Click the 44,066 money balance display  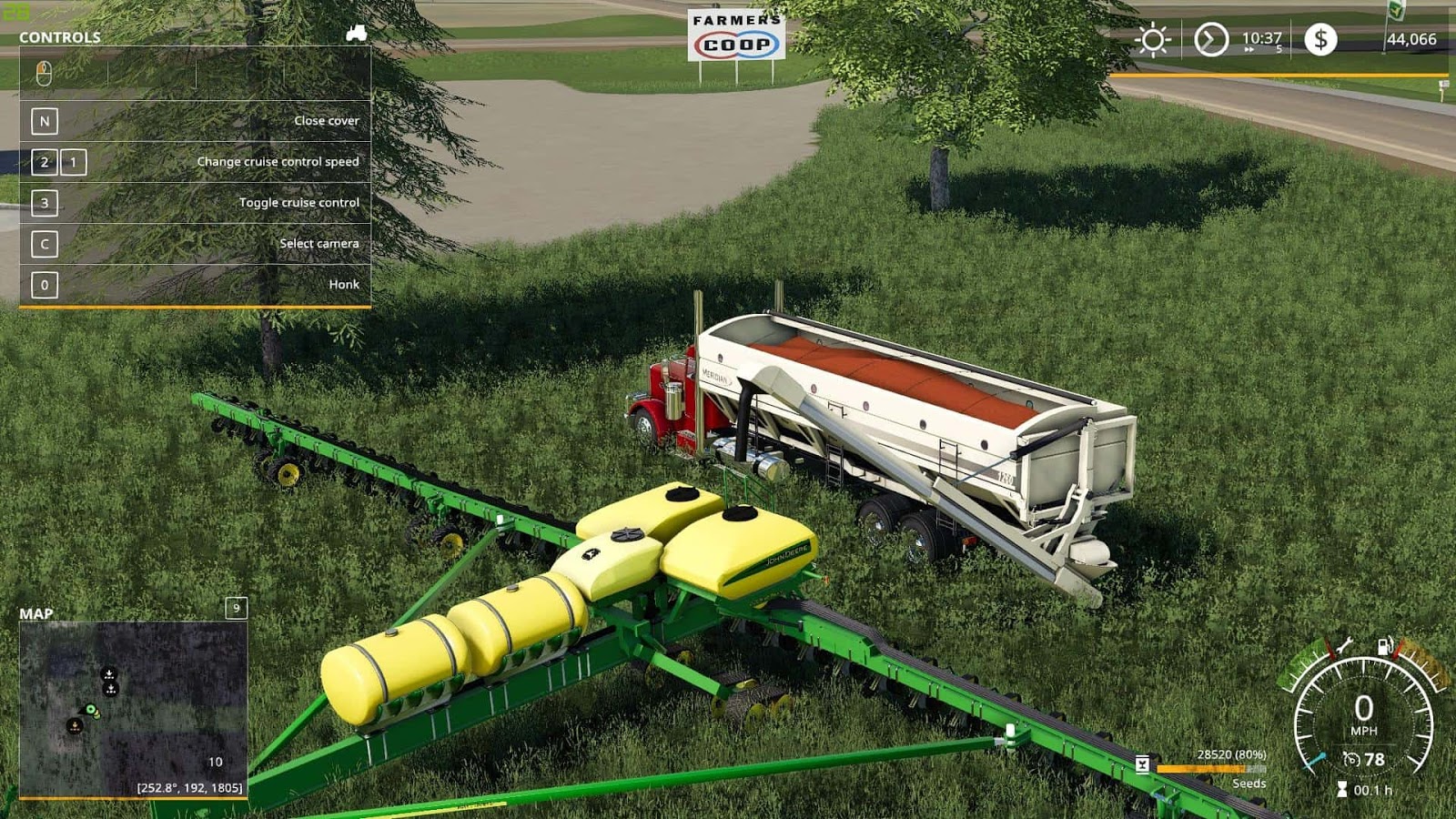[1410, 40]
